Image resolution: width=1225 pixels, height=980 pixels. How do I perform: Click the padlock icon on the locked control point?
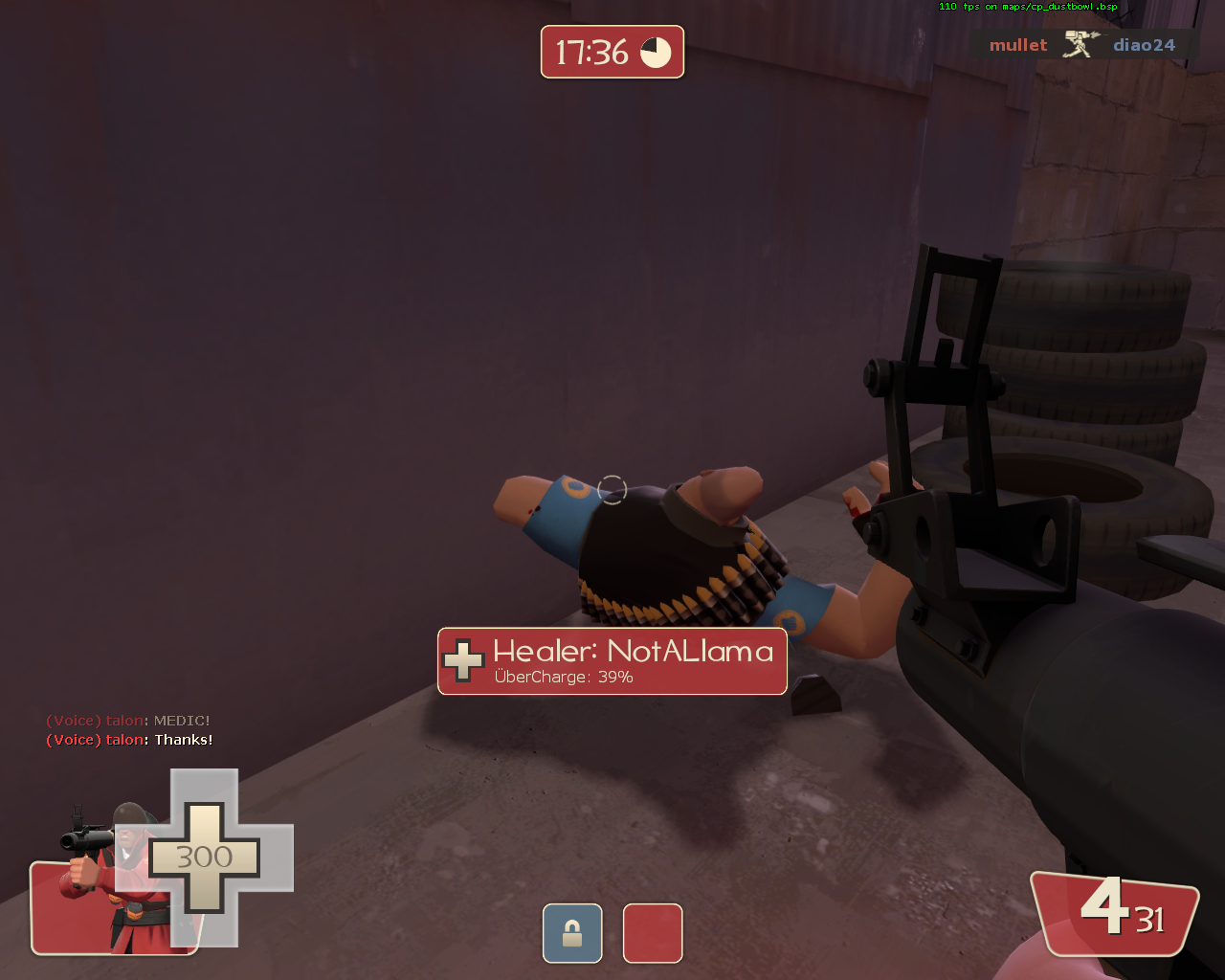[572, 933]
